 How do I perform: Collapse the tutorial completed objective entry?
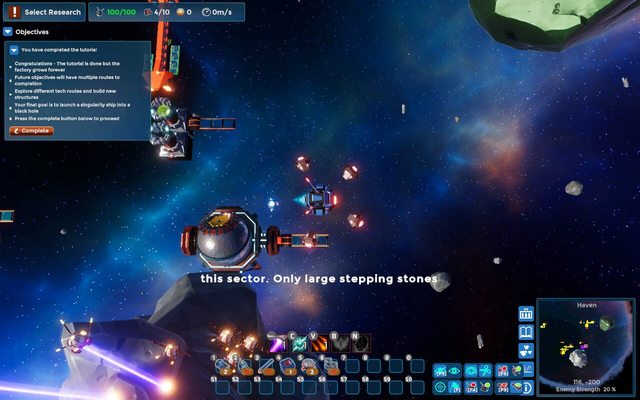[14, 49]
